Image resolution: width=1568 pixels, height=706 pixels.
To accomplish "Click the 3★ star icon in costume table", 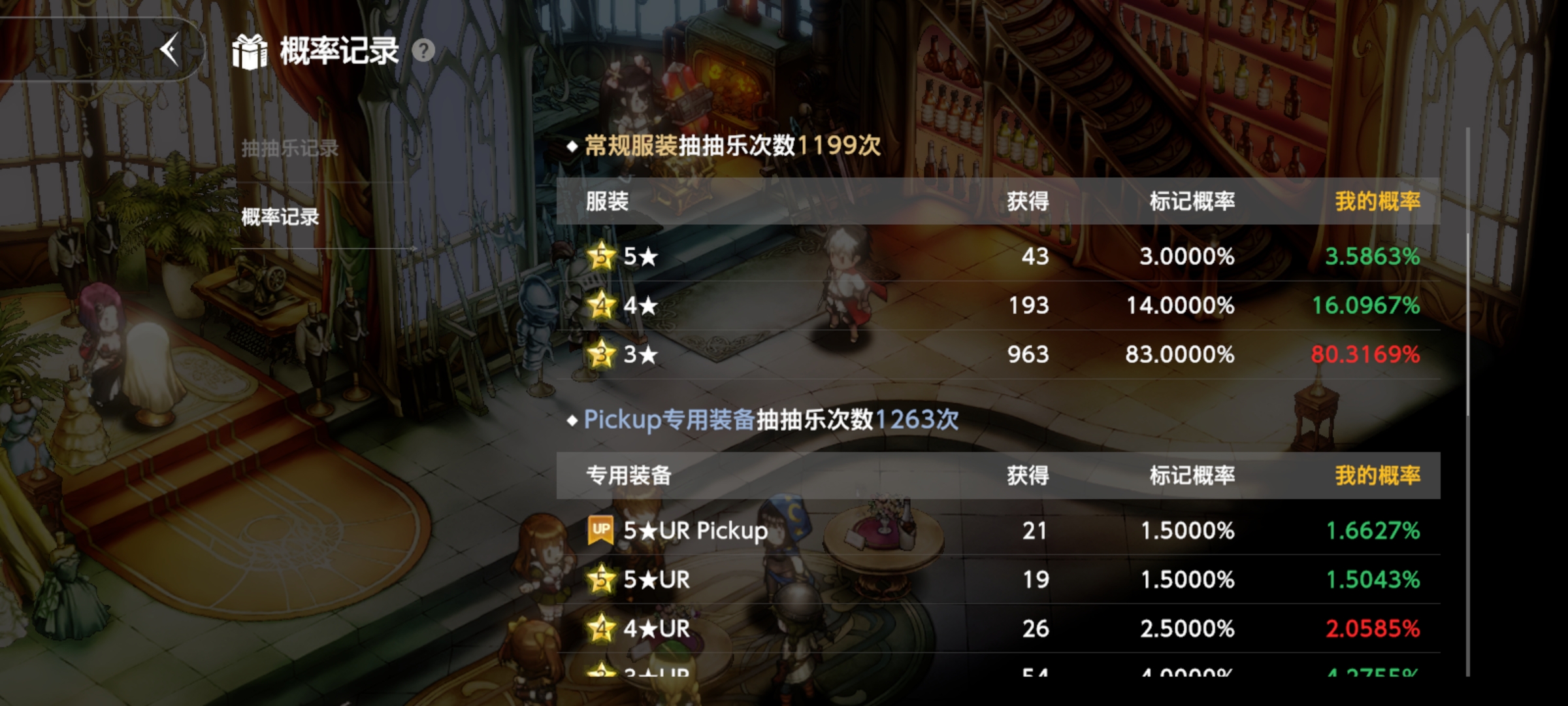I will (x=602, y=356).
